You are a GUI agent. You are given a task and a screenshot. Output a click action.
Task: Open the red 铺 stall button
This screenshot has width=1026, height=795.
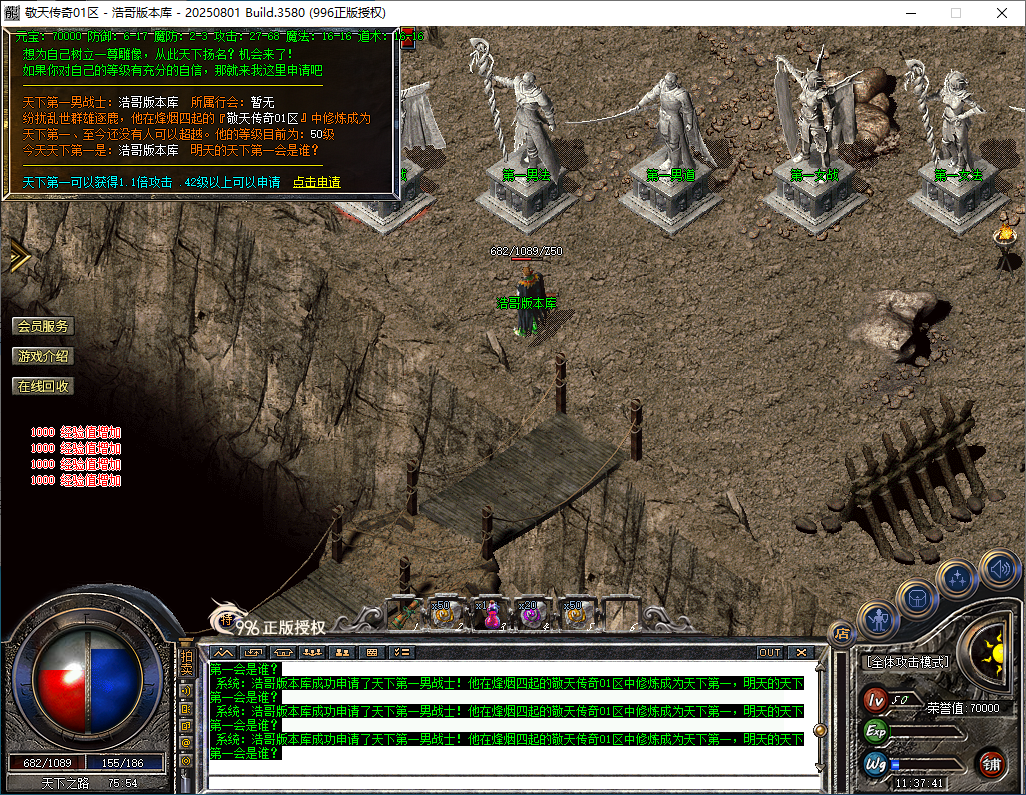point(991,764)
